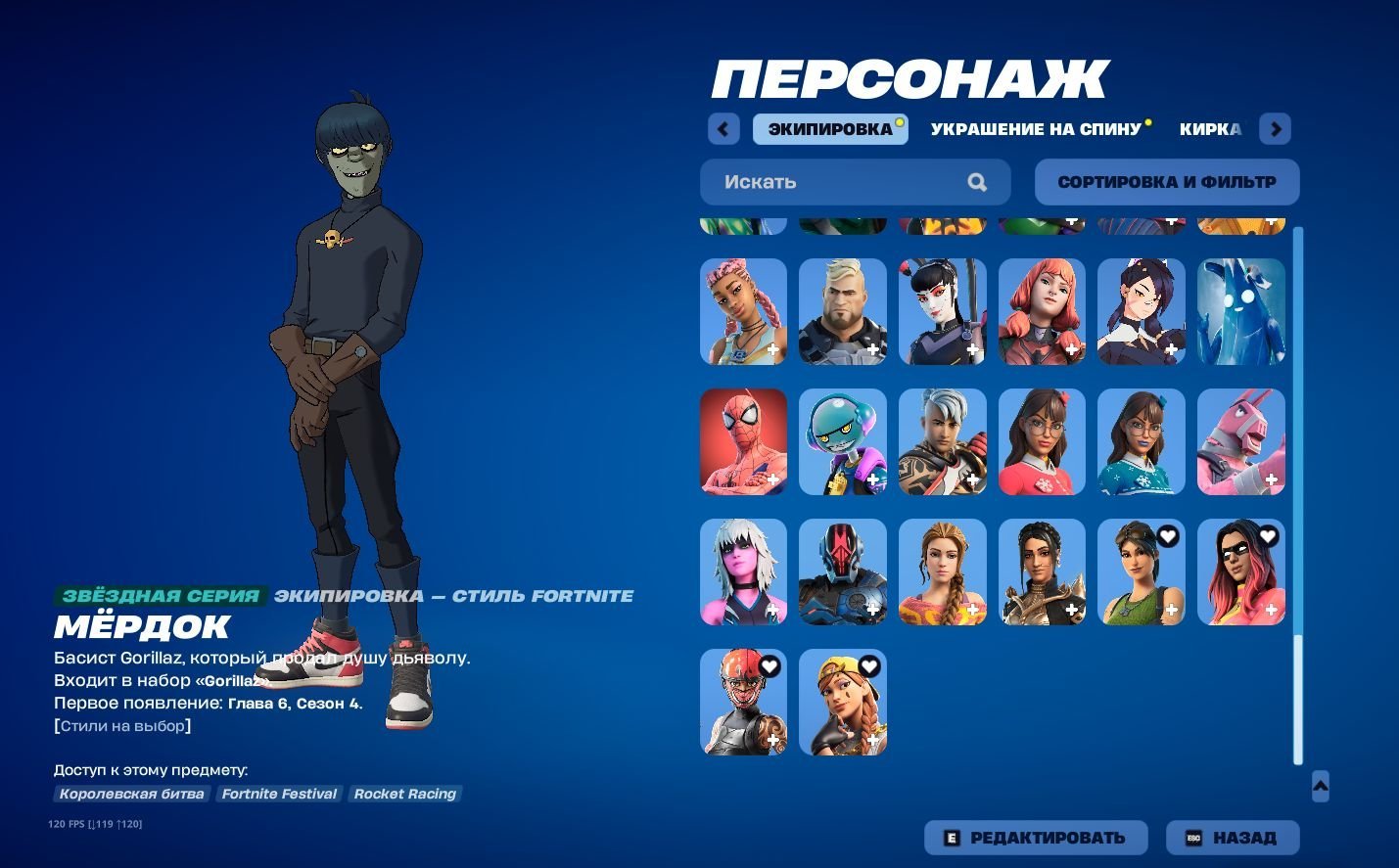Open the КИРКА tab
Image resolution: width=1399 pixels, height=868 pixels.
1211,128
